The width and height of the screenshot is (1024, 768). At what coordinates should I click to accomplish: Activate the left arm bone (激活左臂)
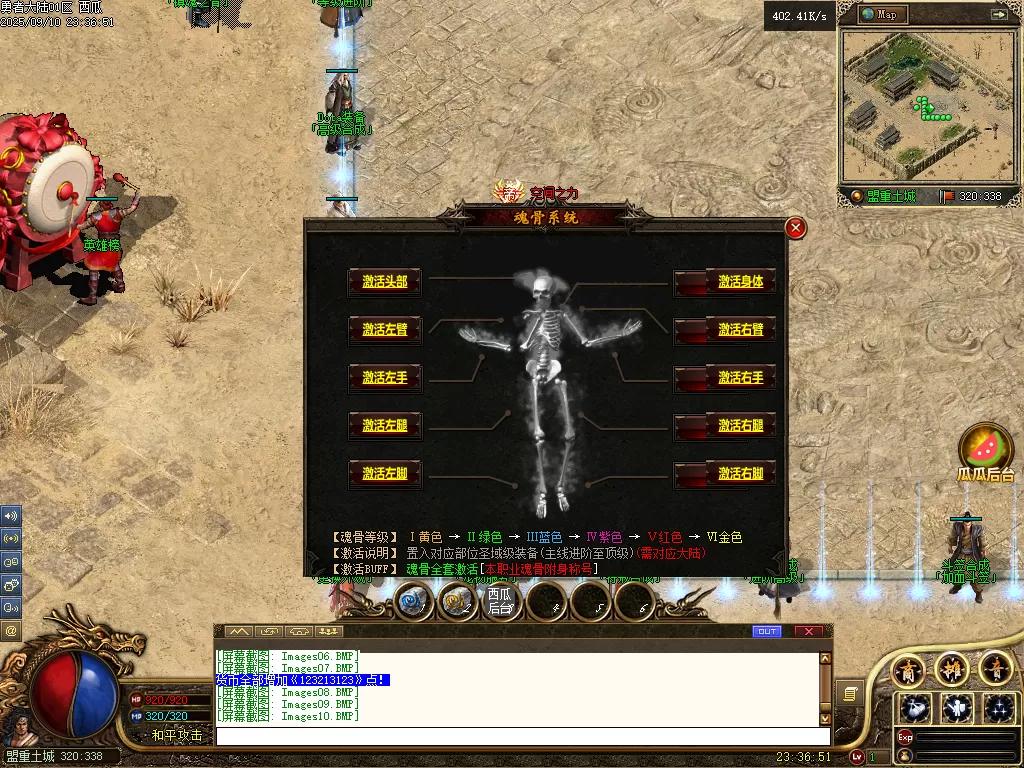384,330
